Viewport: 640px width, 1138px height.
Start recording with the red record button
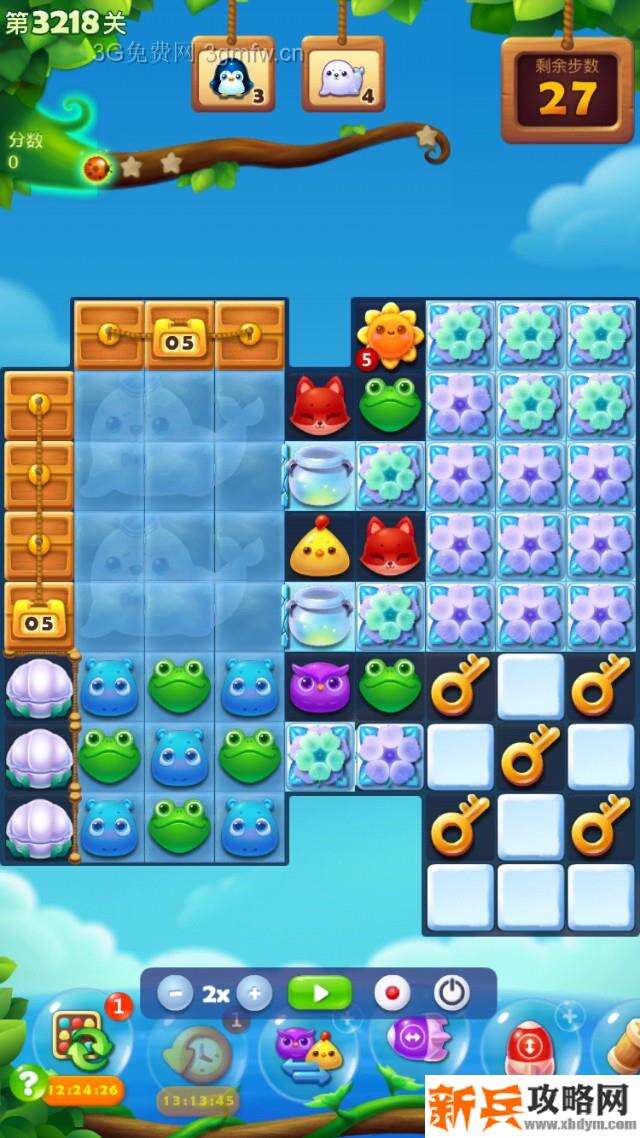(x=392, y=994)
